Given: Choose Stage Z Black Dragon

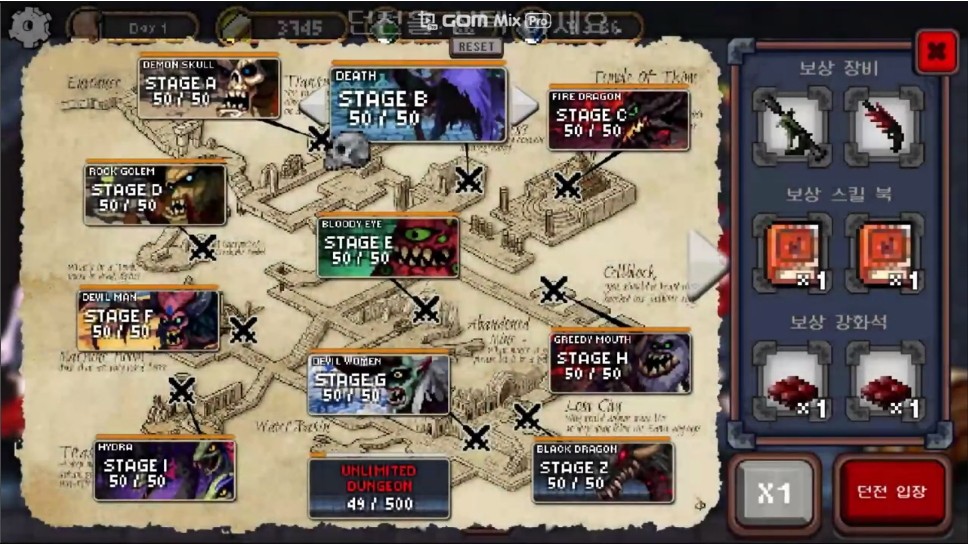Looking at the screenshot, I should click(602, 472).
